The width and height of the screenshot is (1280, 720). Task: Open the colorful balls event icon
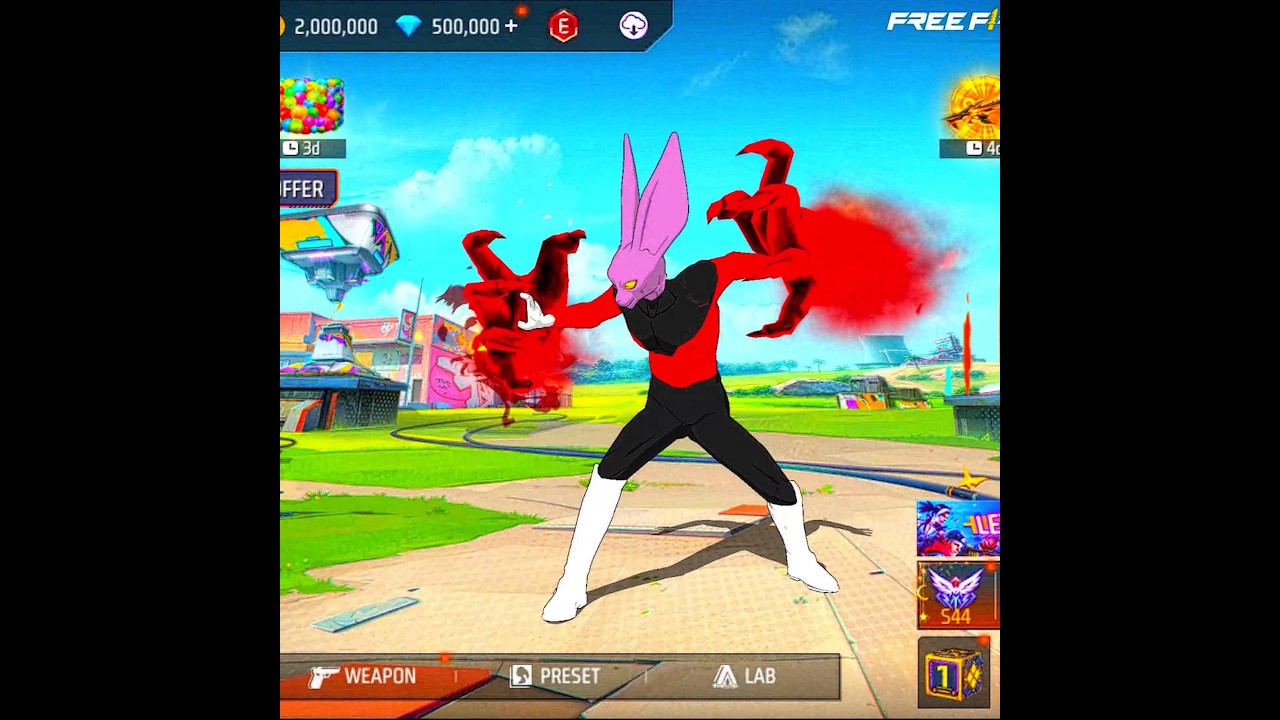[x=312, y=106]
